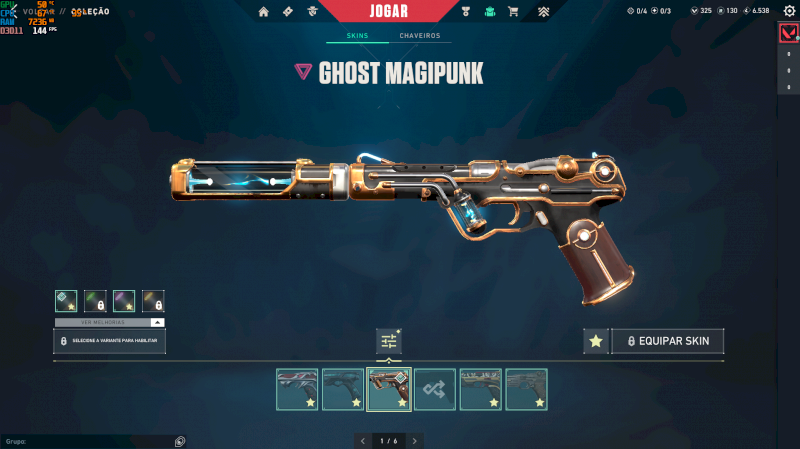Image resolution: width=800 pixels, height=449 pixels.
Task: Open the agents icon in top bar
Action: tap(312, 12)
